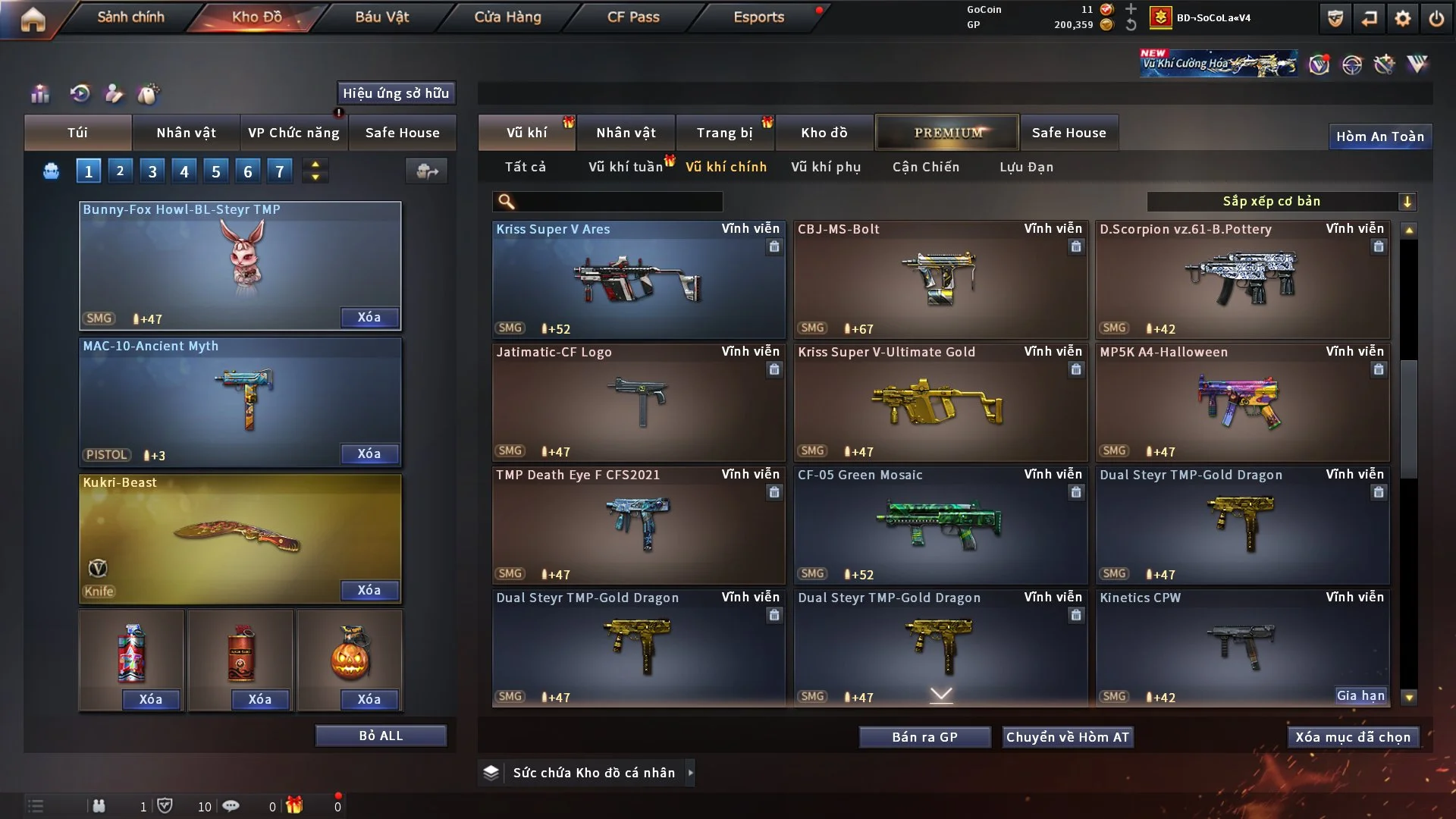The height and width of the screenshot is (819, 1456).
Task: Filter by Vũ khí phụ weapons
Action: (x=826, y=167)
